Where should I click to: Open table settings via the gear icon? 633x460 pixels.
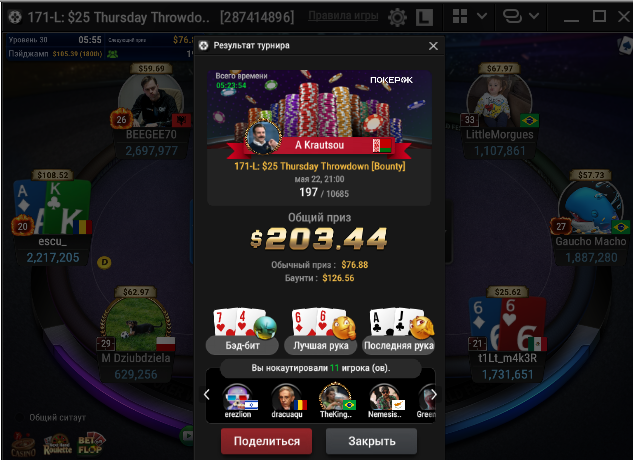coord(397,17)
